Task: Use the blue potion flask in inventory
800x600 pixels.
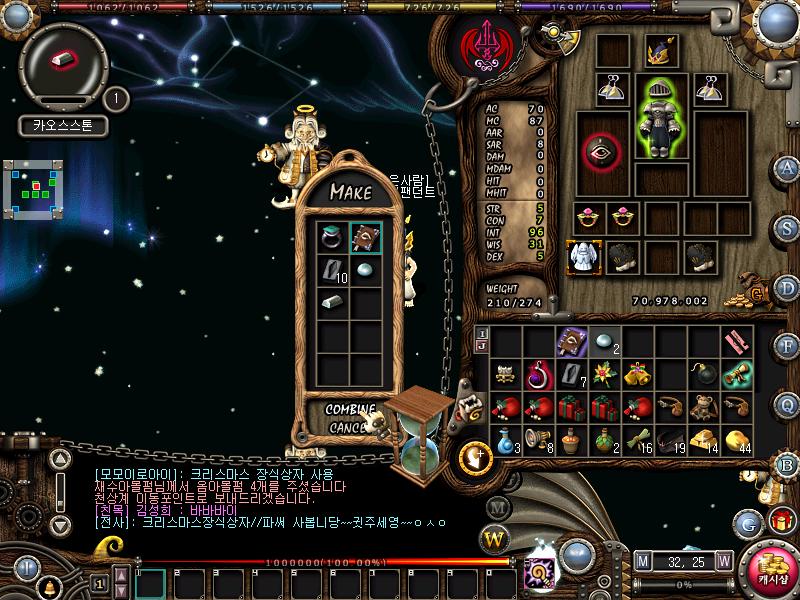Action: (506, 439)
